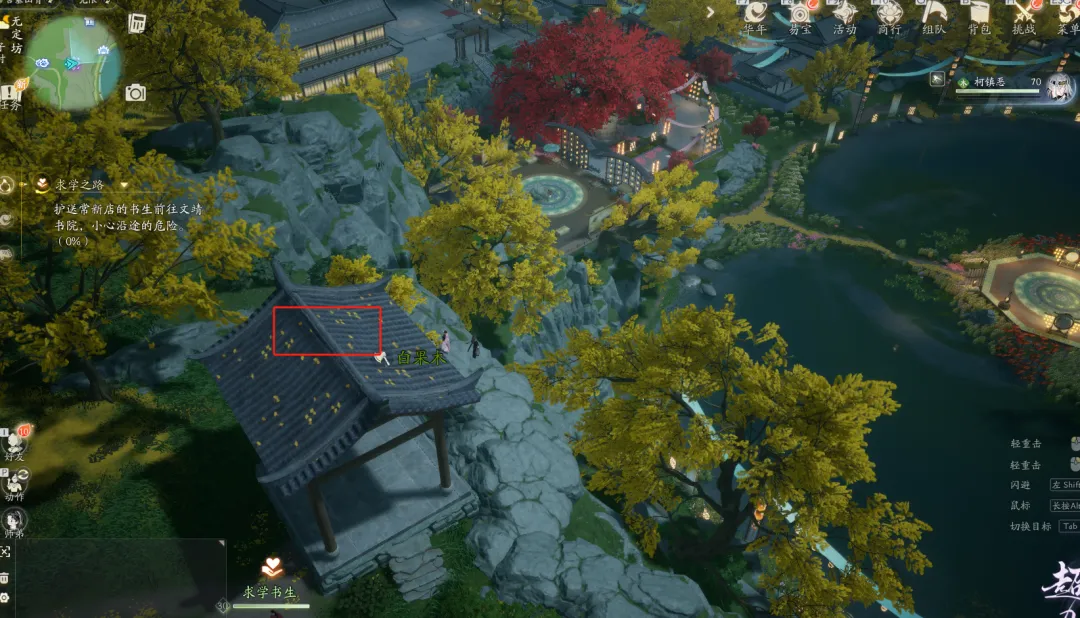Viewport: 1080px width, 618px height.
Task: Open the camera photo mode icon
Action: click(136, 93)
